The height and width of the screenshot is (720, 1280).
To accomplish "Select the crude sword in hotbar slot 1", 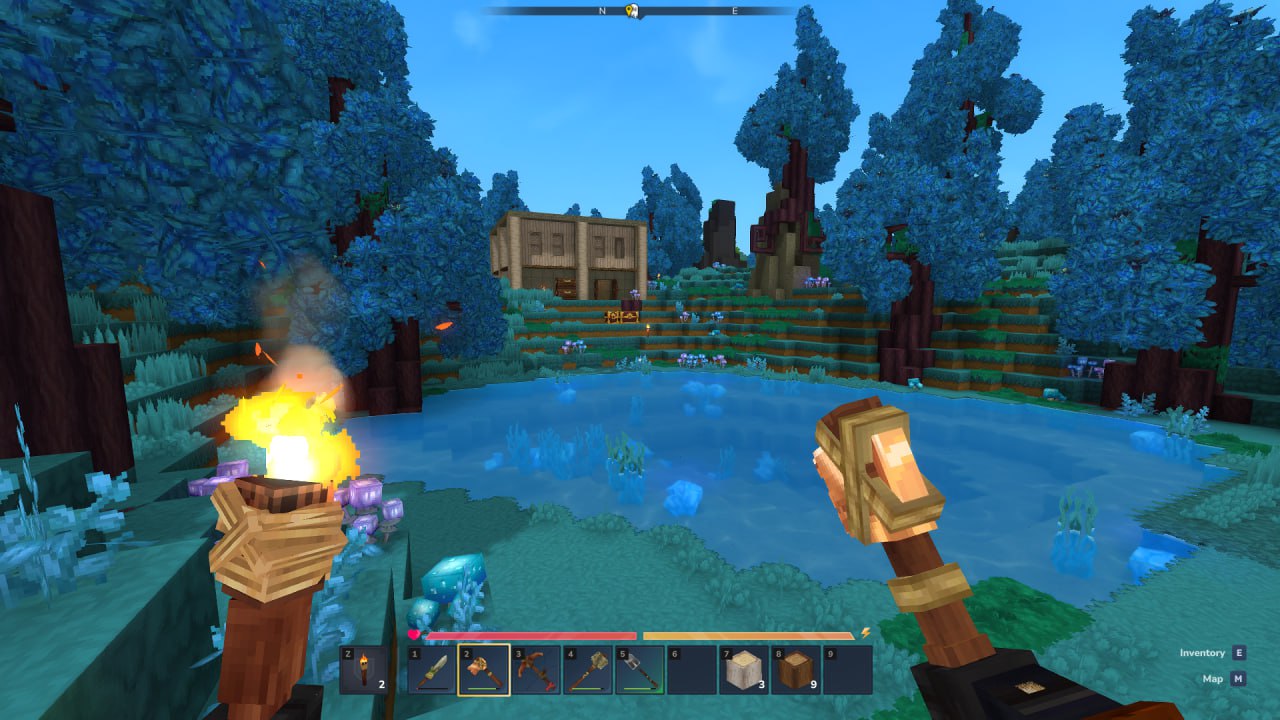I will pos(432,670).
